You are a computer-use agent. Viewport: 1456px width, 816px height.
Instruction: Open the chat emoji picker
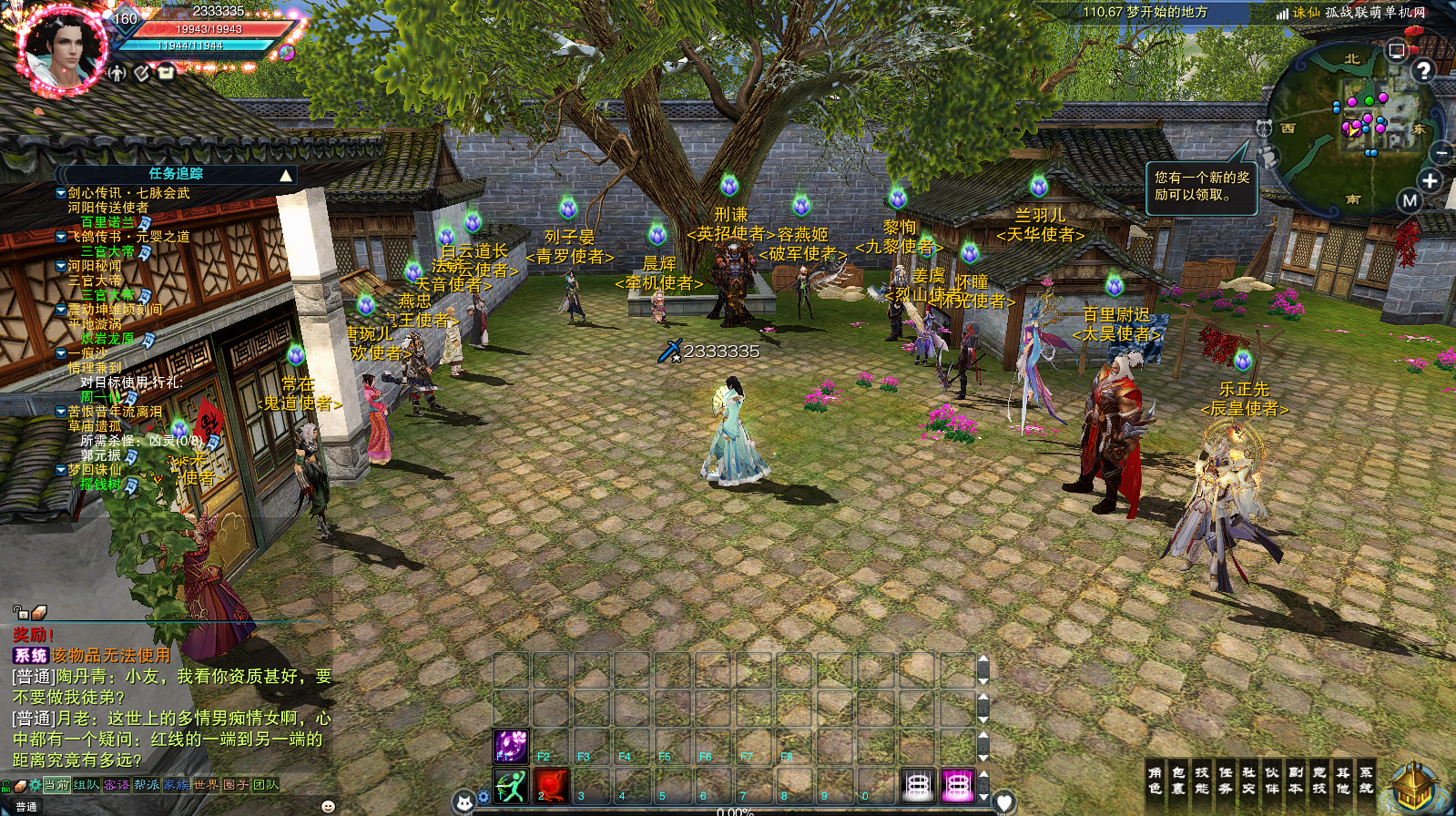coord(329,806)
